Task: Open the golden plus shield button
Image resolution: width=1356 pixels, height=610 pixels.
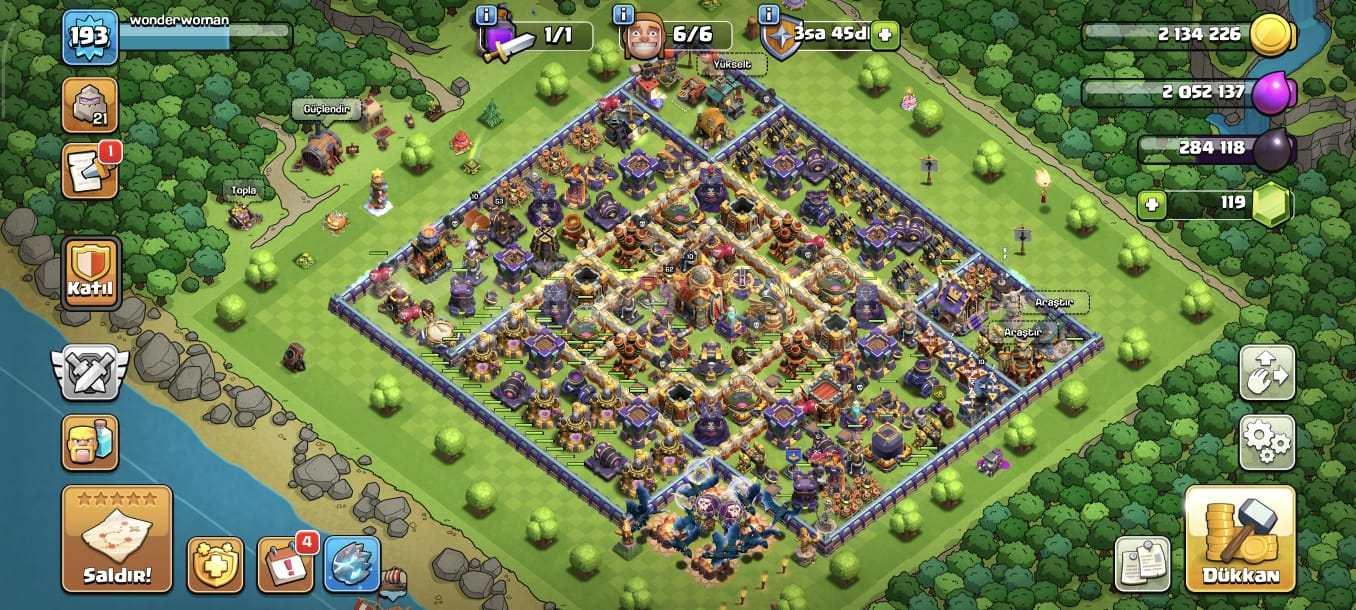Action: pyautogui.click(x=215, y=564)
